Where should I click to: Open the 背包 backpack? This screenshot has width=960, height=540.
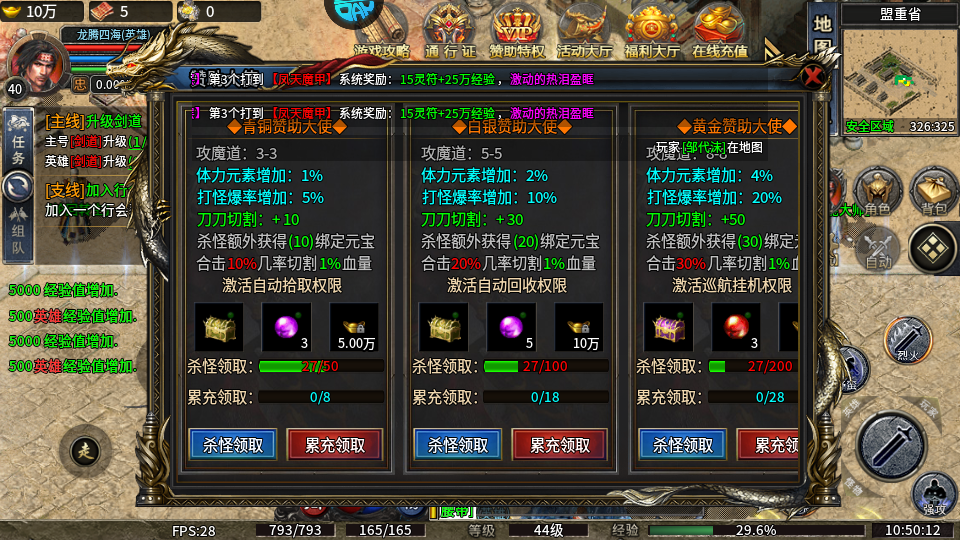point(933,190)
